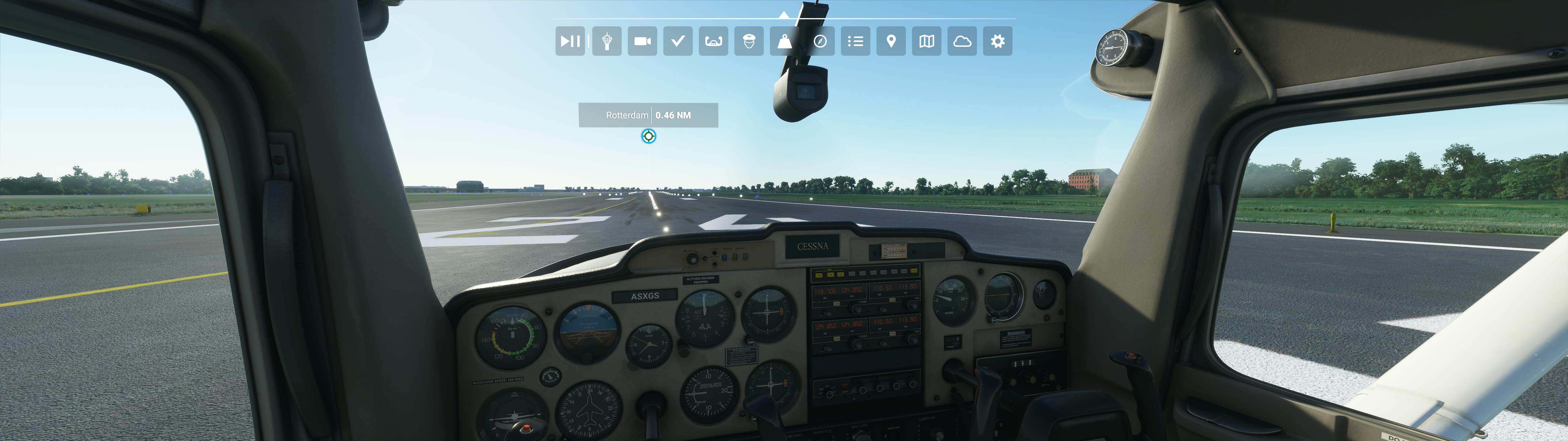Open the toolbar gear settings
The width and height of the screenshot is (1568, 441).
point(998,41)
